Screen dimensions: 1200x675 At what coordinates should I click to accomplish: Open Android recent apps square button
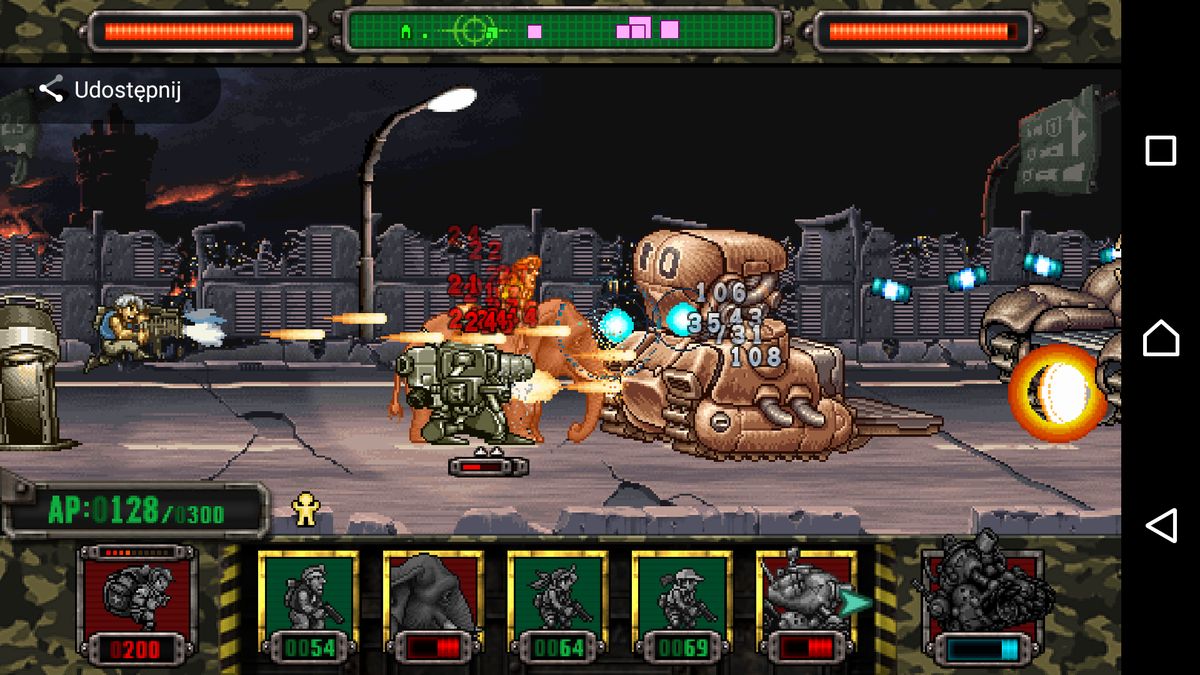pyautogui.click(x=1160, y=151)
